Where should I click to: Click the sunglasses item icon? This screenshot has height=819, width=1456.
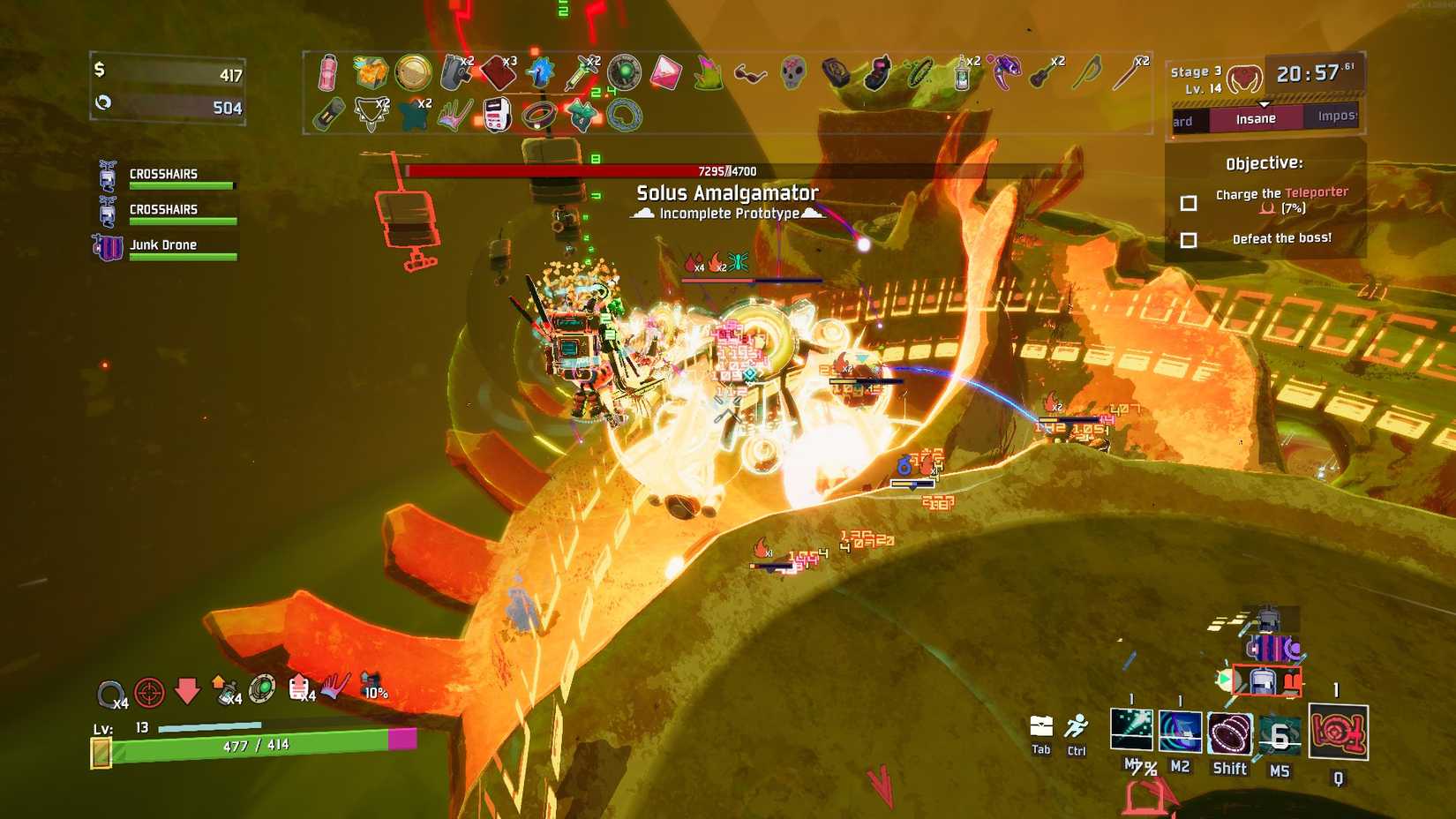click(x=749, y=72)
